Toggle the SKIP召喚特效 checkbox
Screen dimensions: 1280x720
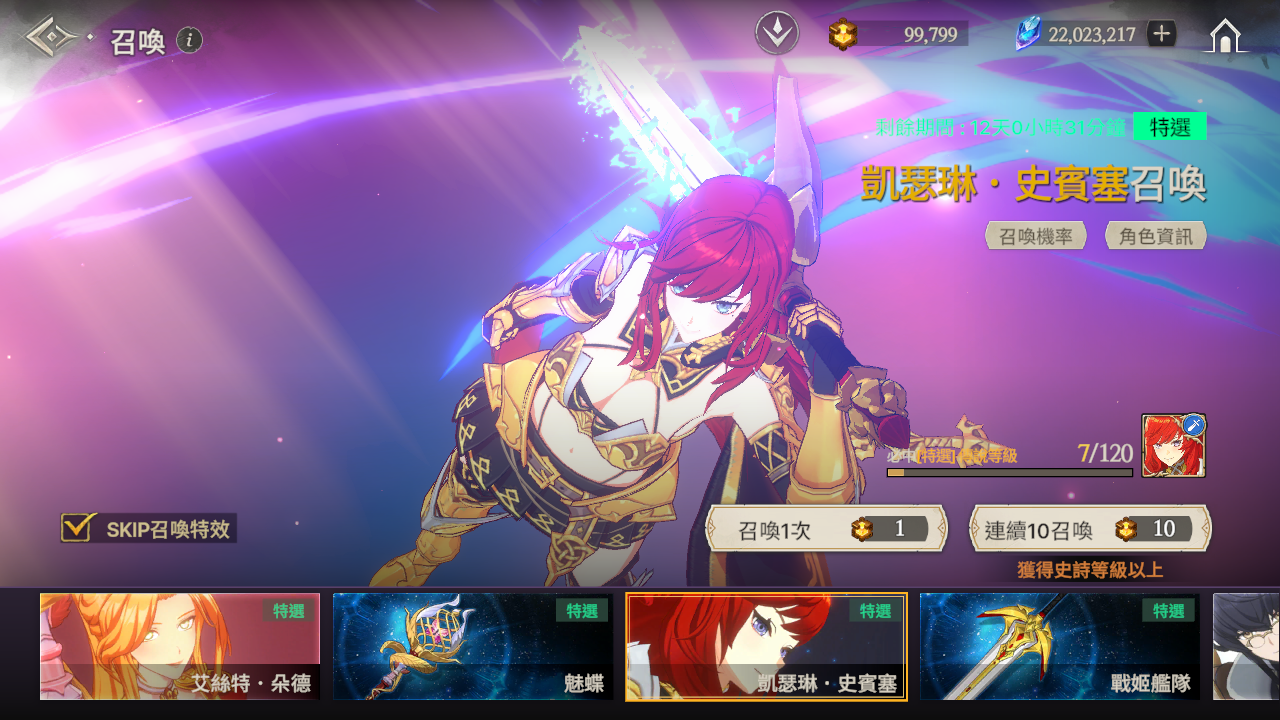tap(77, 528)
